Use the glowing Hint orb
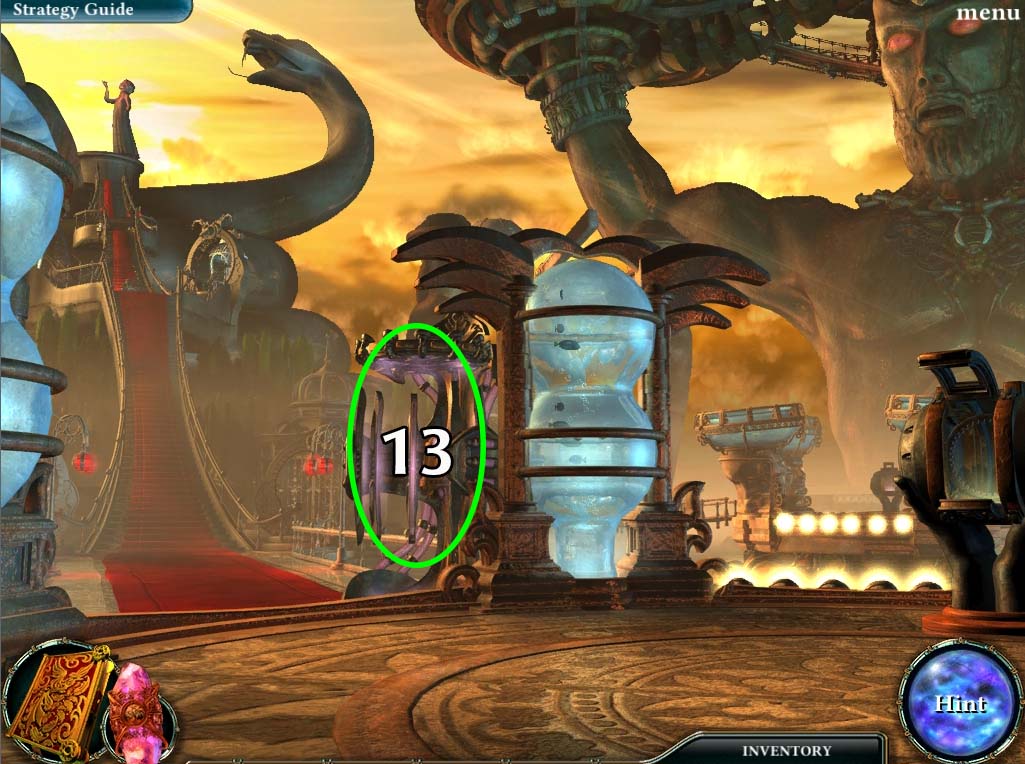The image size is (1025, 764). [959, 703]
